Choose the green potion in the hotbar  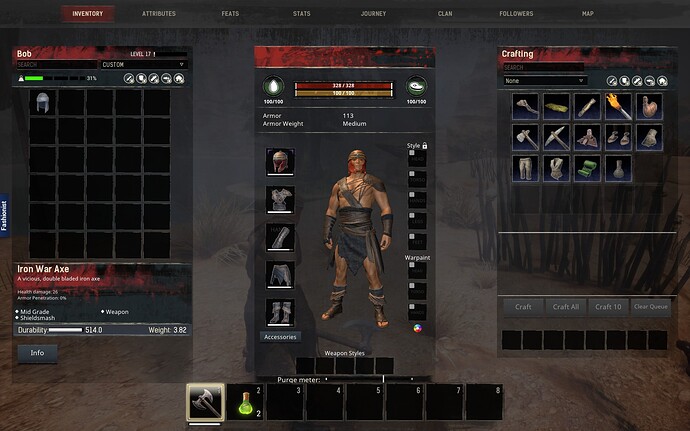tap(245, 402)
